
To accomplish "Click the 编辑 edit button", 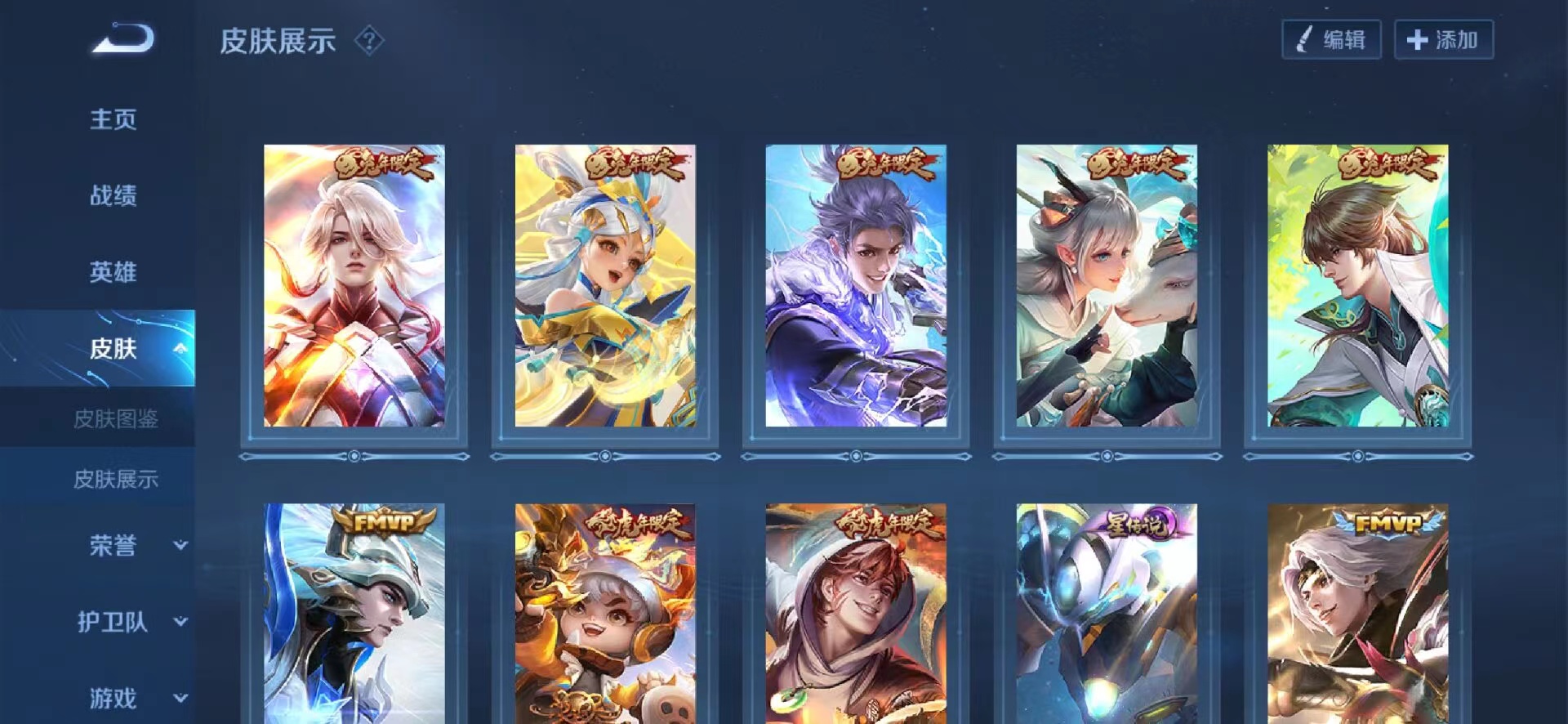I will tap(1331, 40).
